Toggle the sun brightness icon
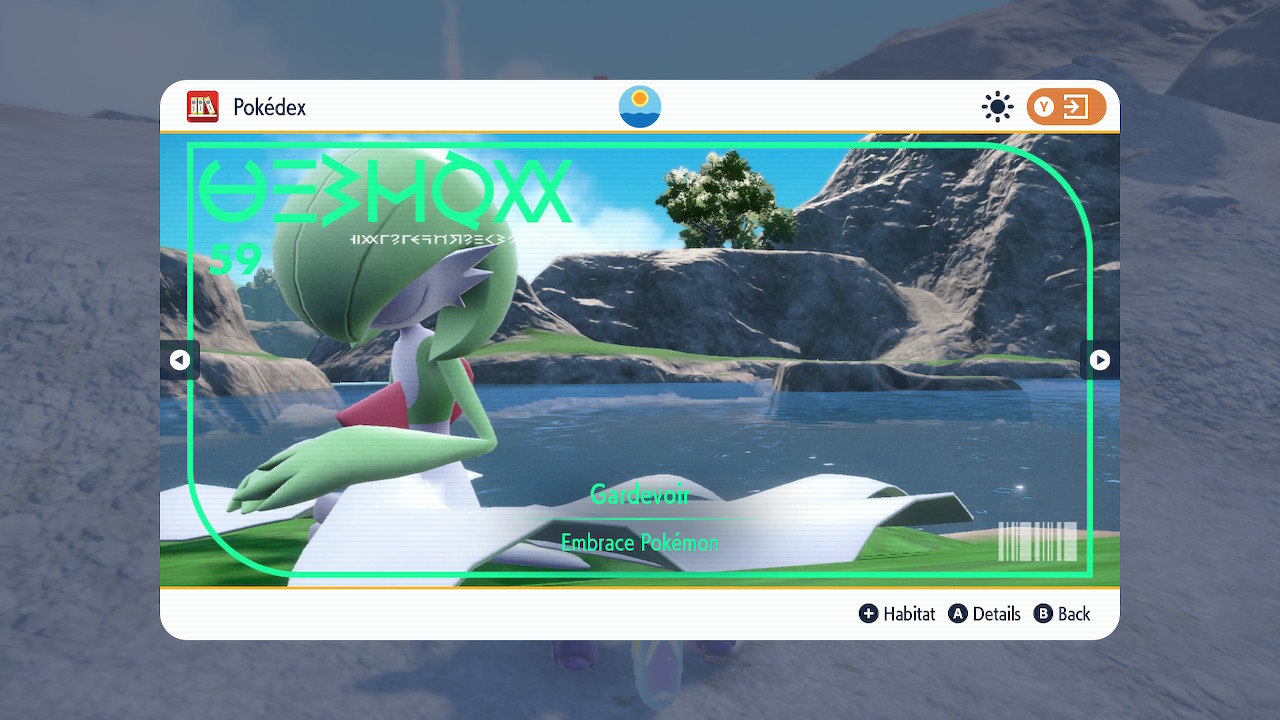 point(997,107)
